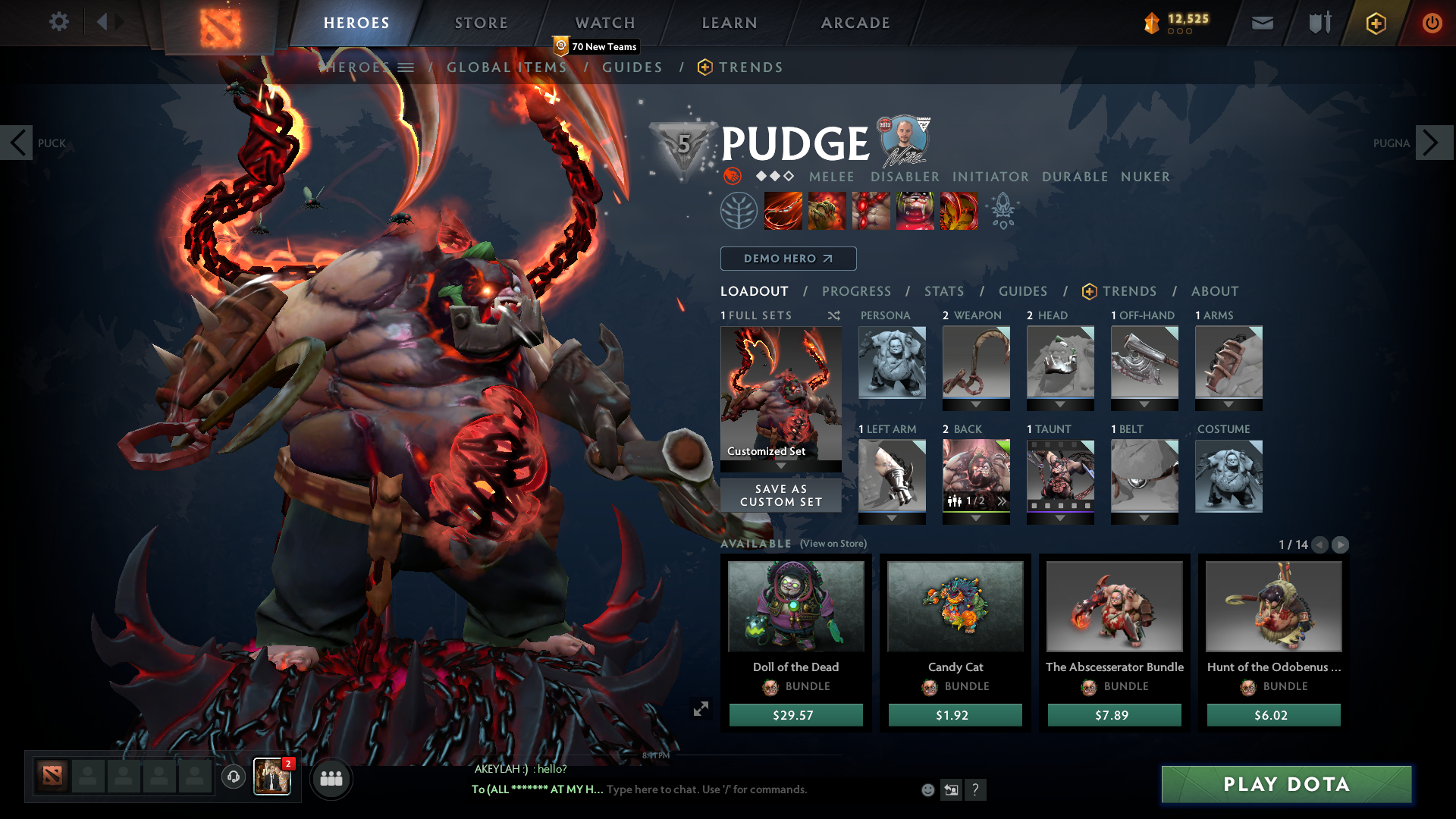Switch to the PROGRESS tab
This screenshot has width=1456, height=819.
[x=857, y=291]
